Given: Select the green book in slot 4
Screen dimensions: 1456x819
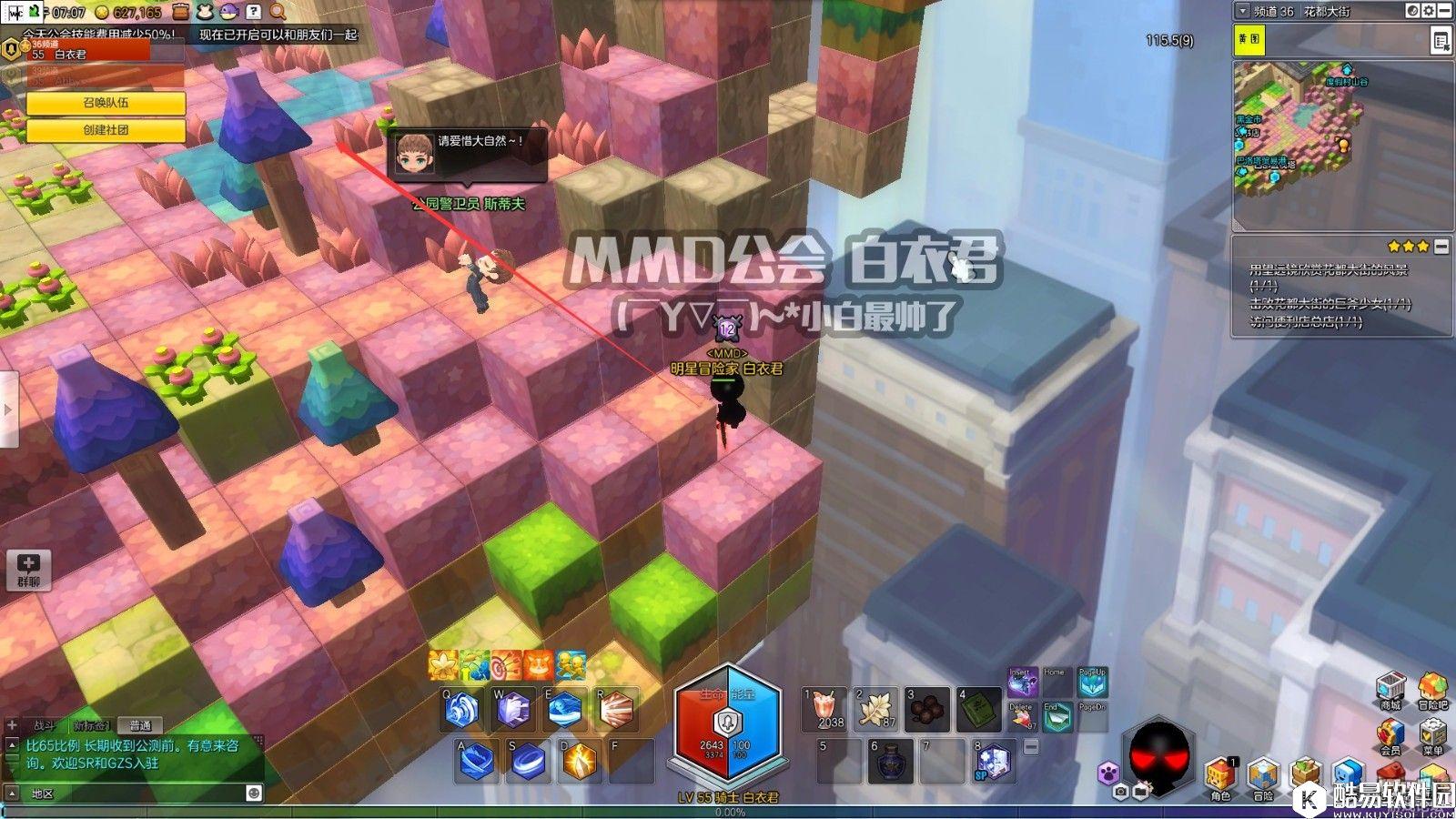Looking at the screenshot, I should coord(978,709).
